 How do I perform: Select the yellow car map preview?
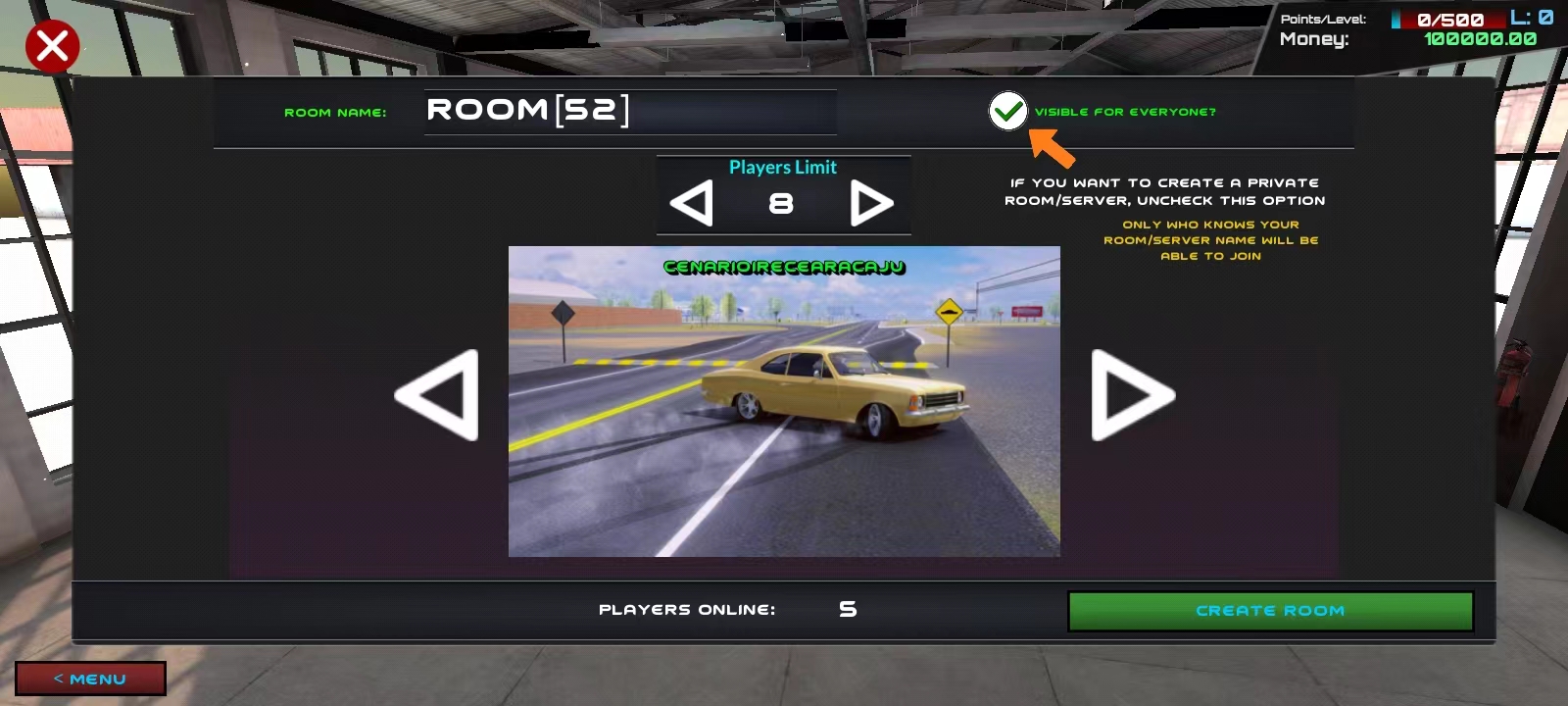(x=784, y=402)
